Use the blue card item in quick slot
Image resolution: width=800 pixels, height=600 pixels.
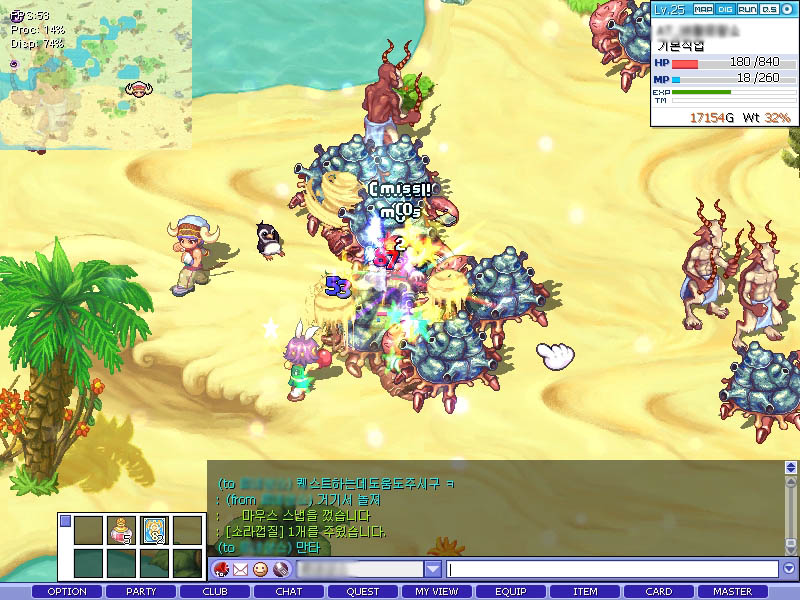pos(154,530)
